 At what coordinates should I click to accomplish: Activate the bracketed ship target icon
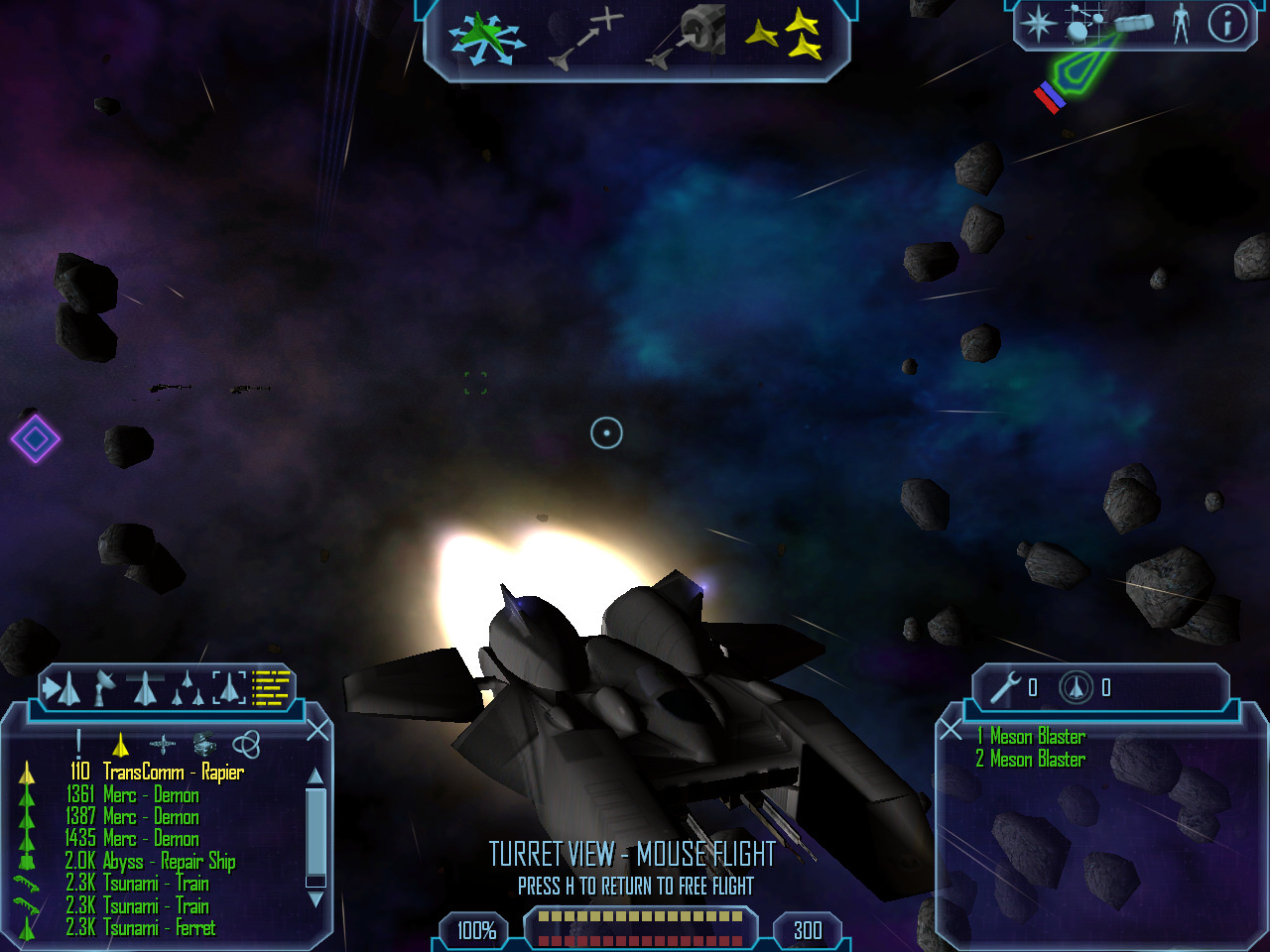tap(228, 687)
